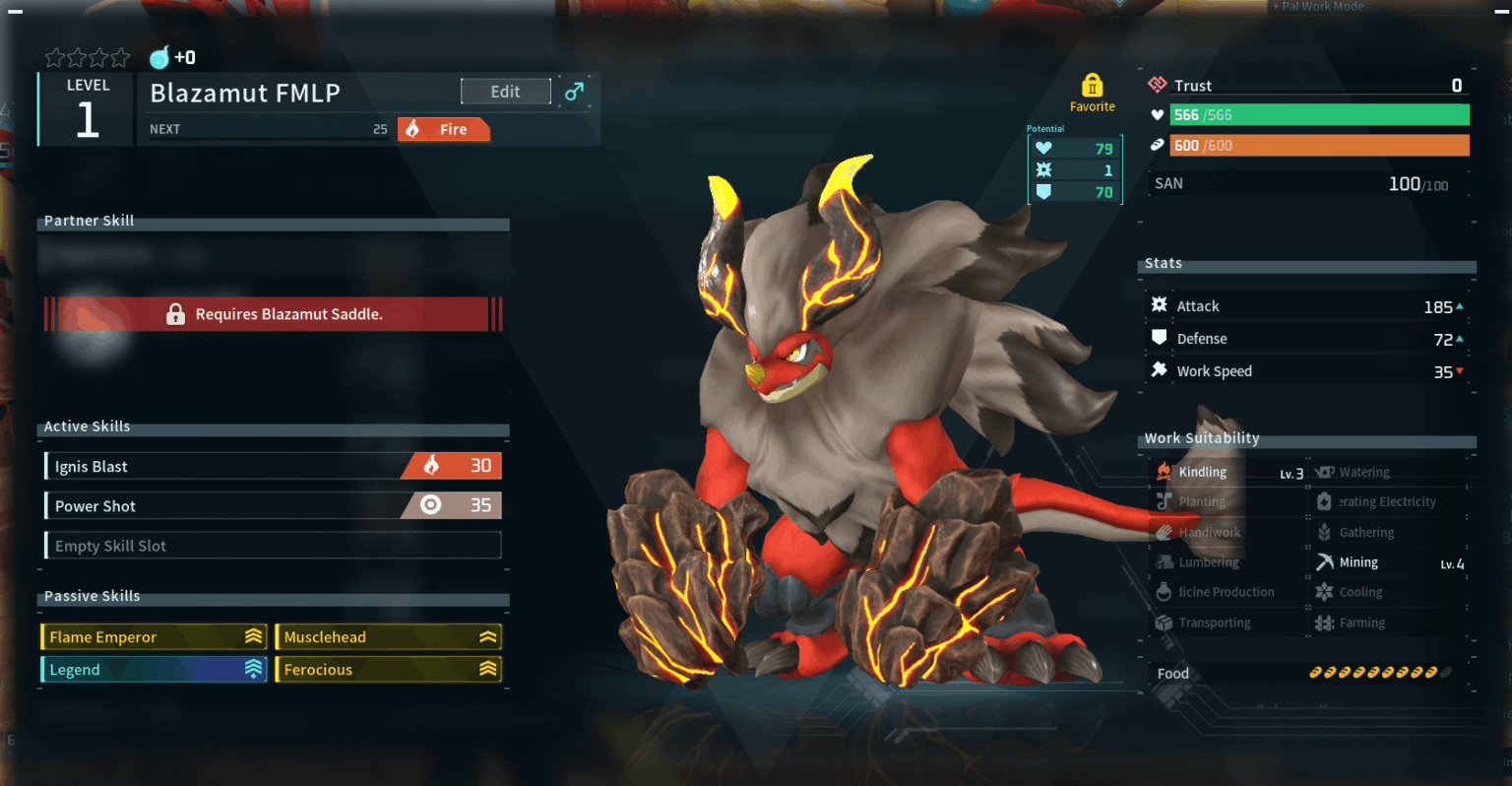1512x786 pixels.
Task: Click the rank chevron on Flame Emperor
Action: [252, 636]
